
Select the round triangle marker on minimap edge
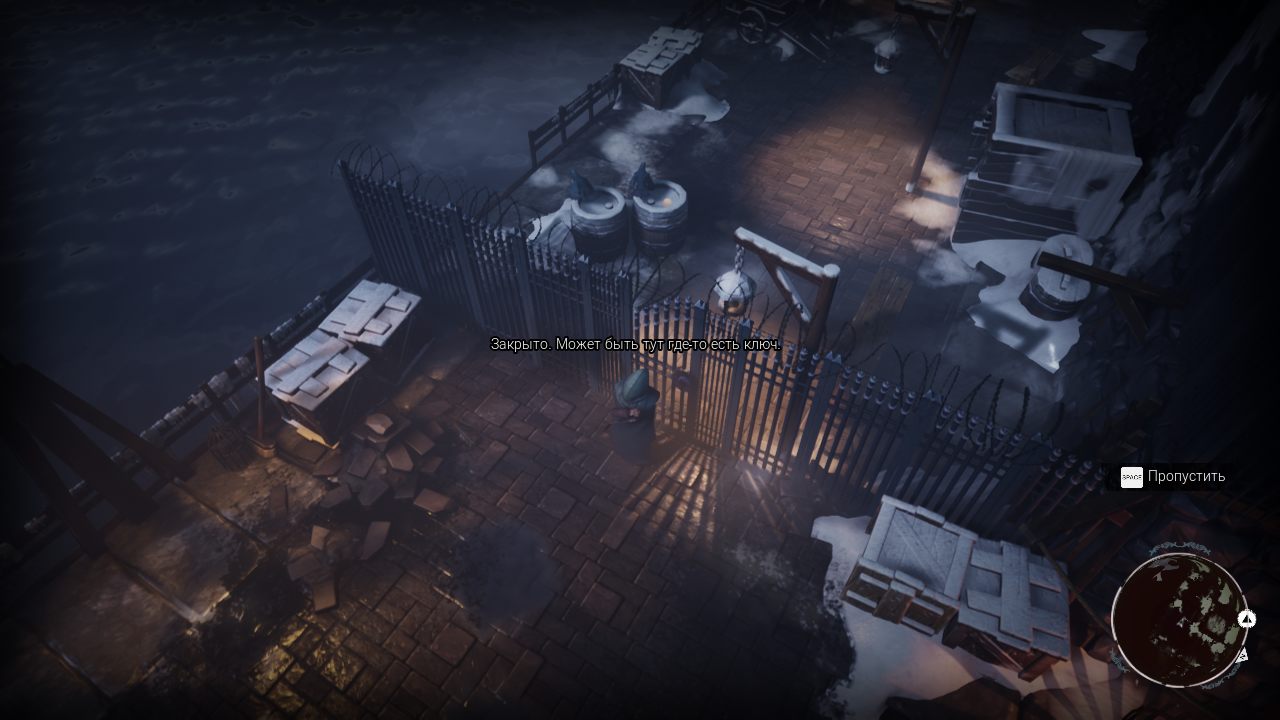[x=1246, y=619]
